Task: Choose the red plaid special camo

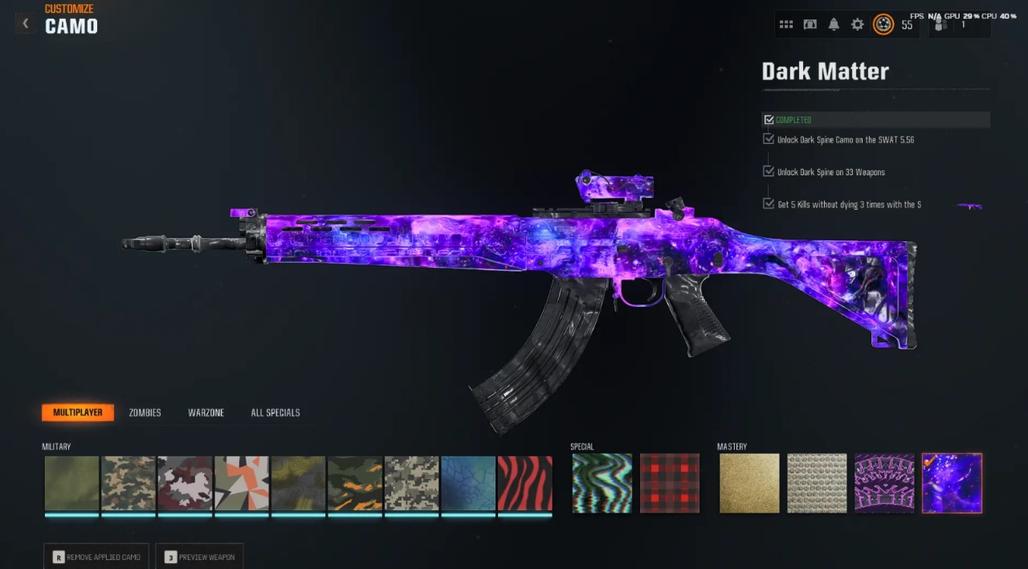Action: coord(670,484)
